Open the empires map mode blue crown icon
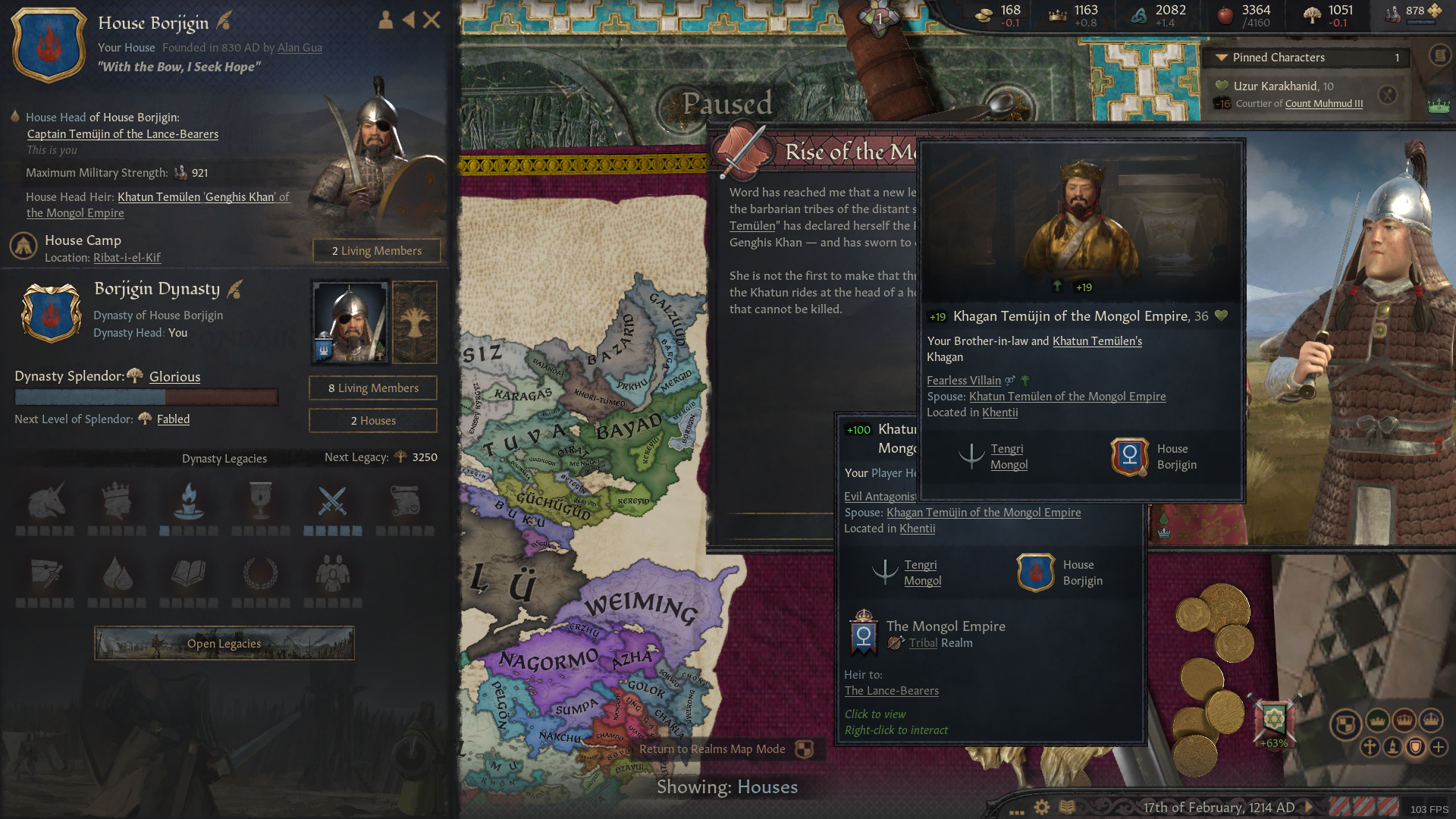Image resolution: width=1456 pixels, height=819 pixels. click(1431, 720)
